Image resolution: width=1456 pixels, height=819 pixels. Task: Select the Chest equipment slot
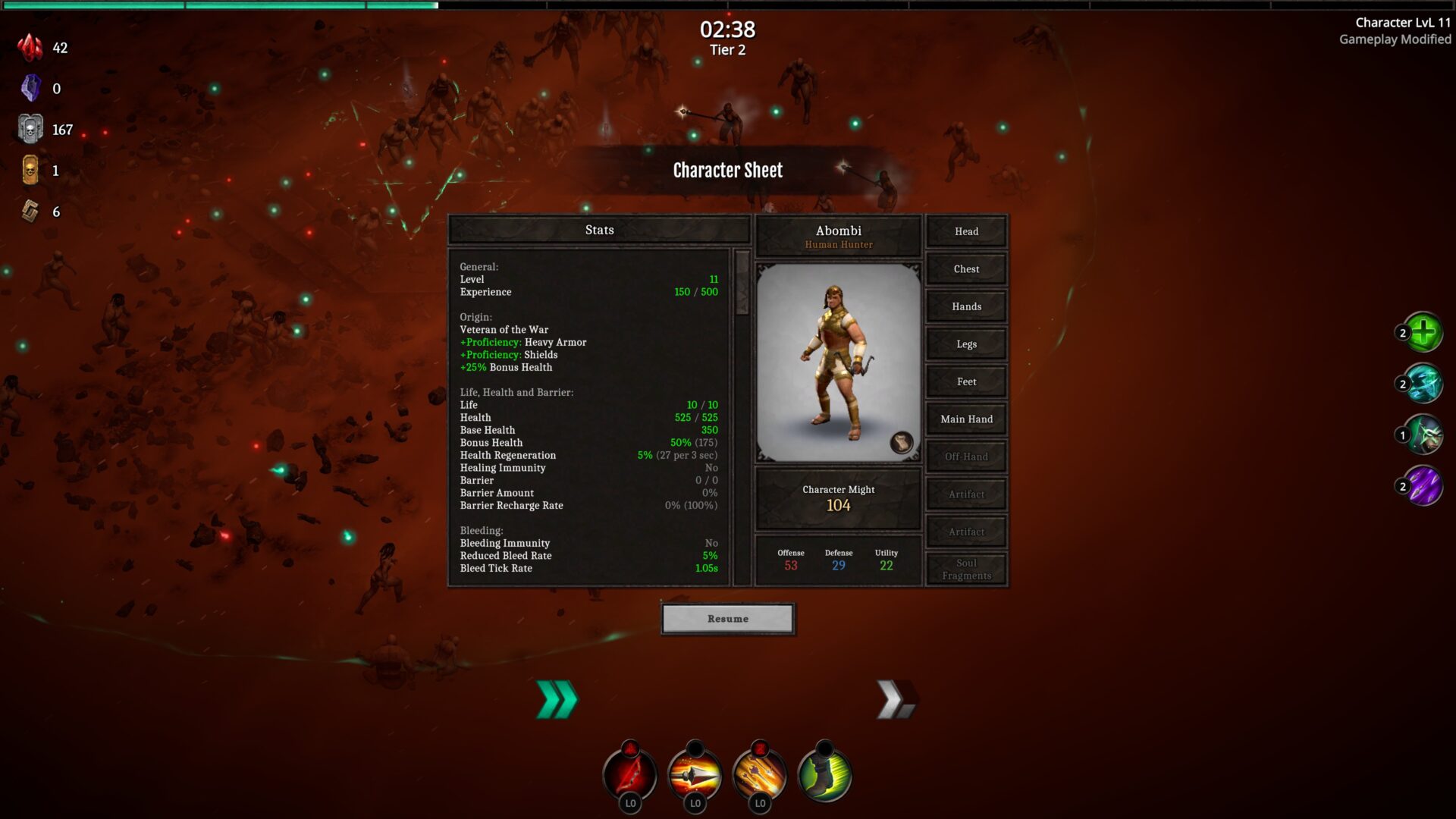(x=966, y=269)
